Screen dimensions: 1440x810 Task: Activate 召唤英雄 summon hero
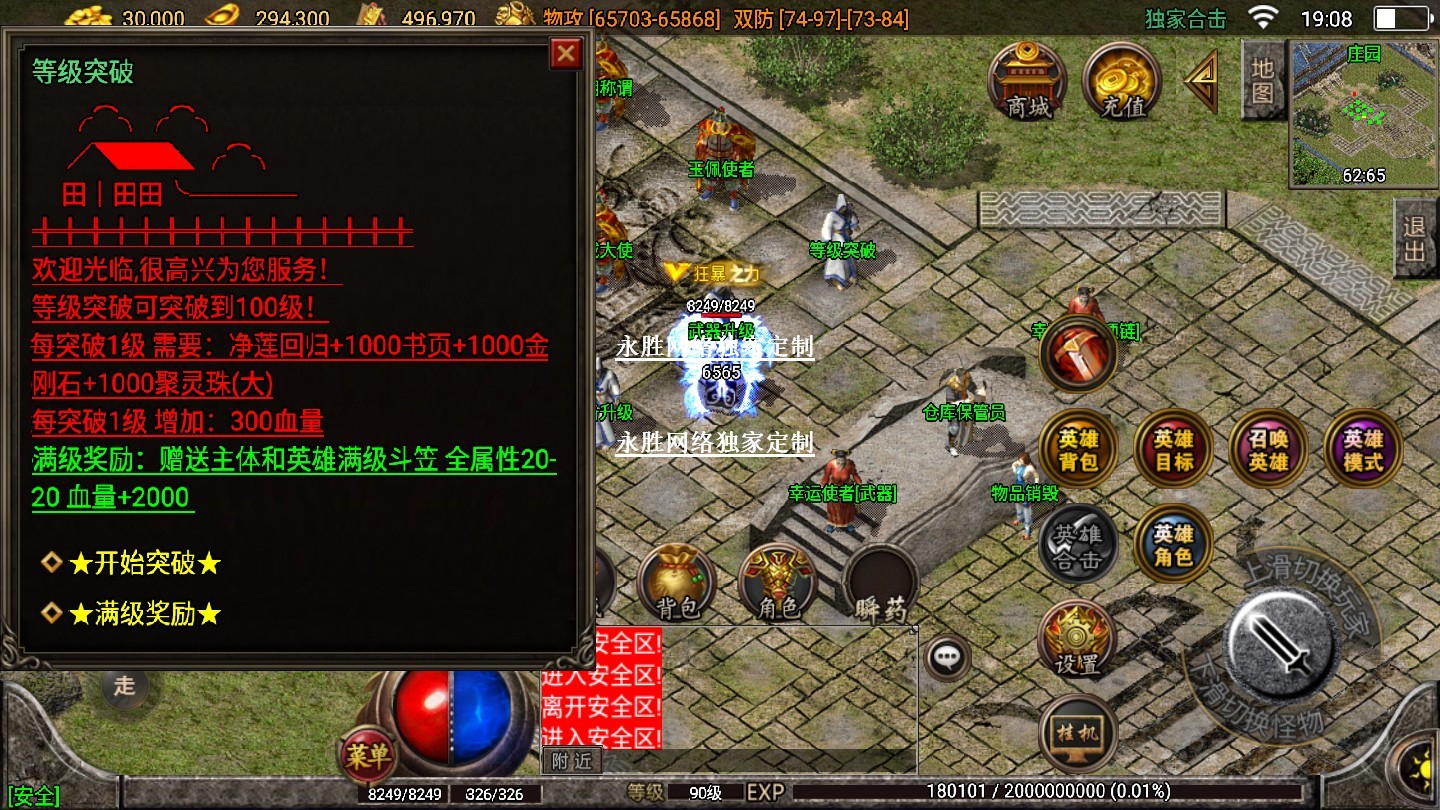pyautogui.click(x=1268, y=450)
